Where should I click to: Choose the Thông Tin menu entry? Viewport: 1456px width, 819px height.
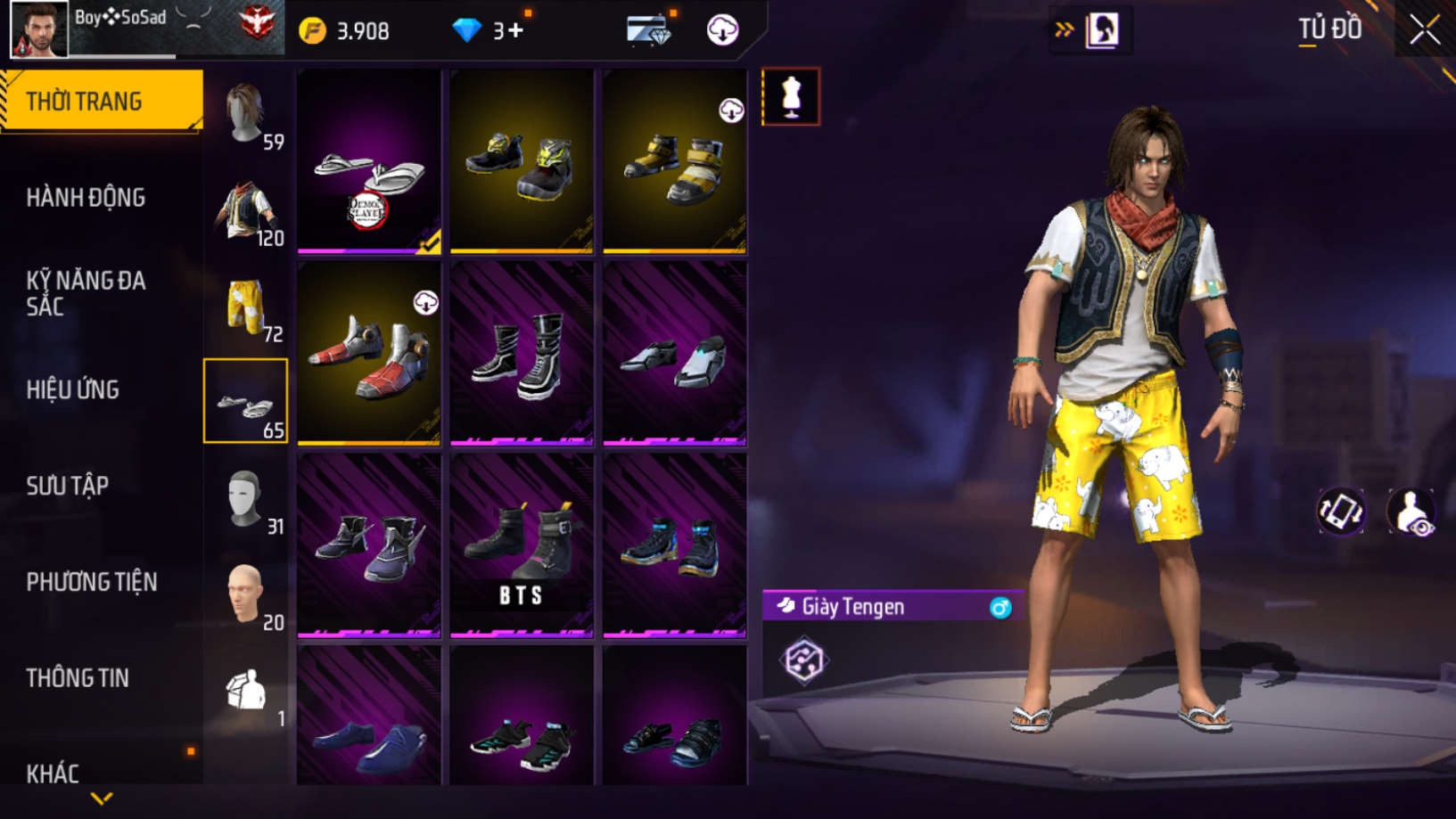coord(78,678)
